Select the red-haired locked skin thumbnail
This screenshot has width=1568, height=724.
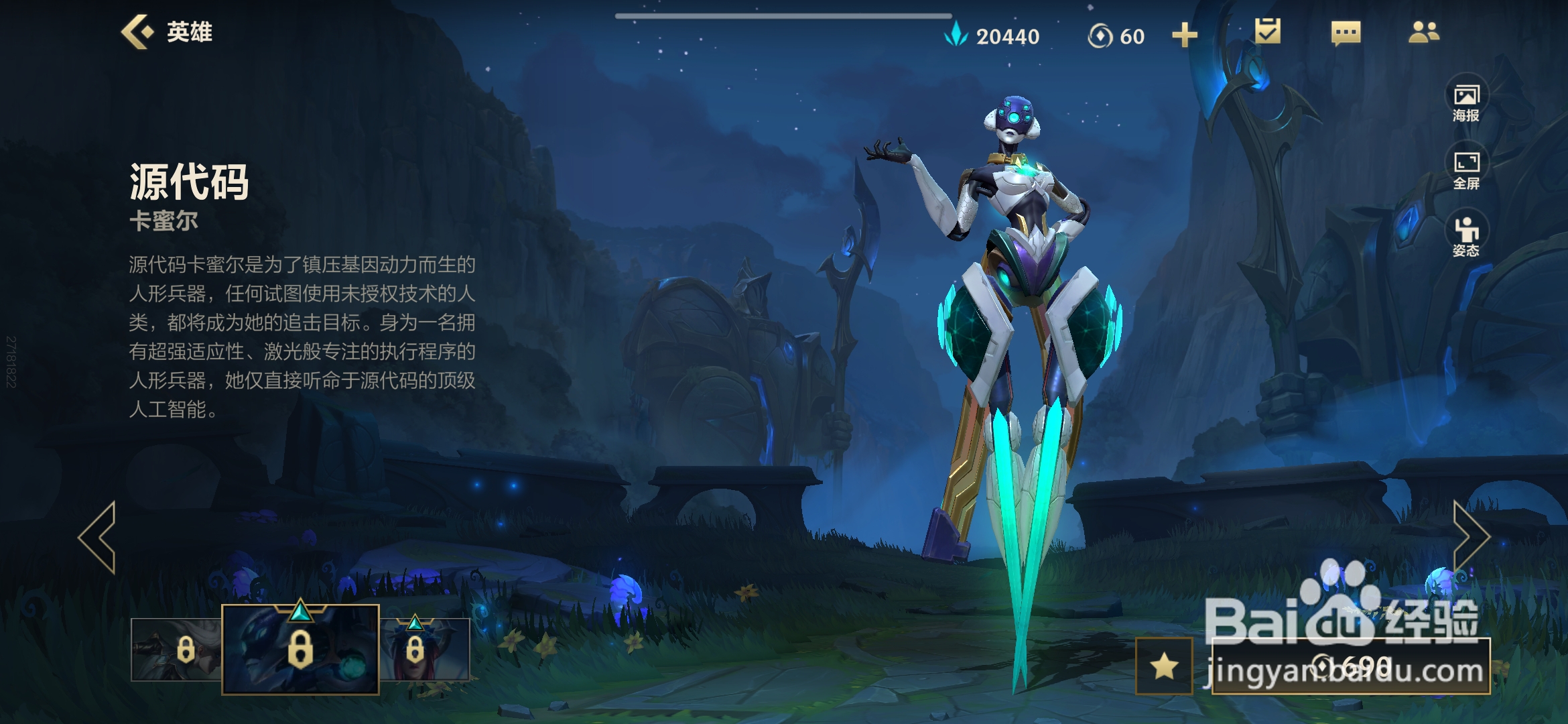click(x=425, y=650)
